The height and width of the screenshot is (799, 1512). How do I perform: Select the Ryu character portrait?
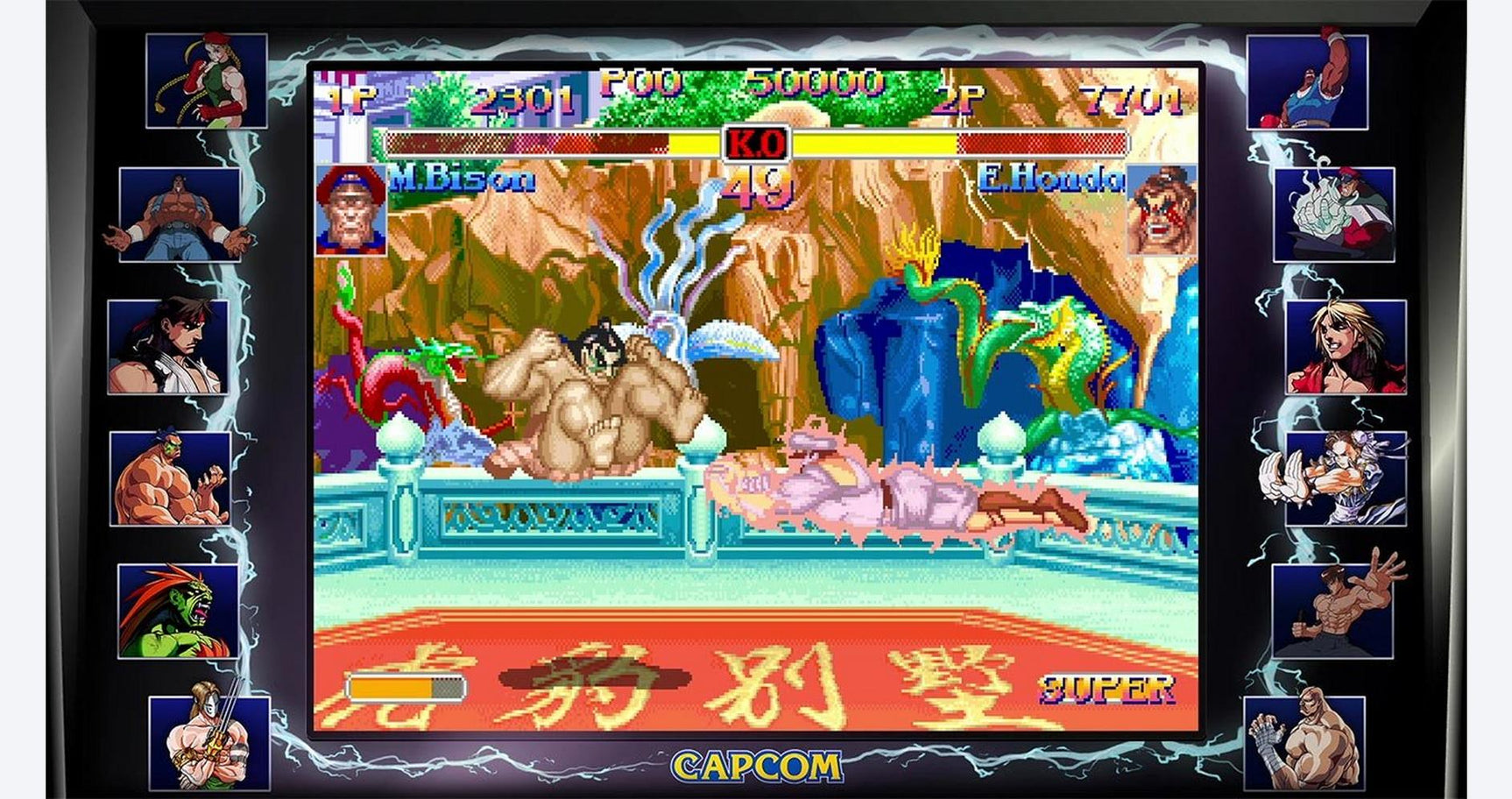pos(188,346)
